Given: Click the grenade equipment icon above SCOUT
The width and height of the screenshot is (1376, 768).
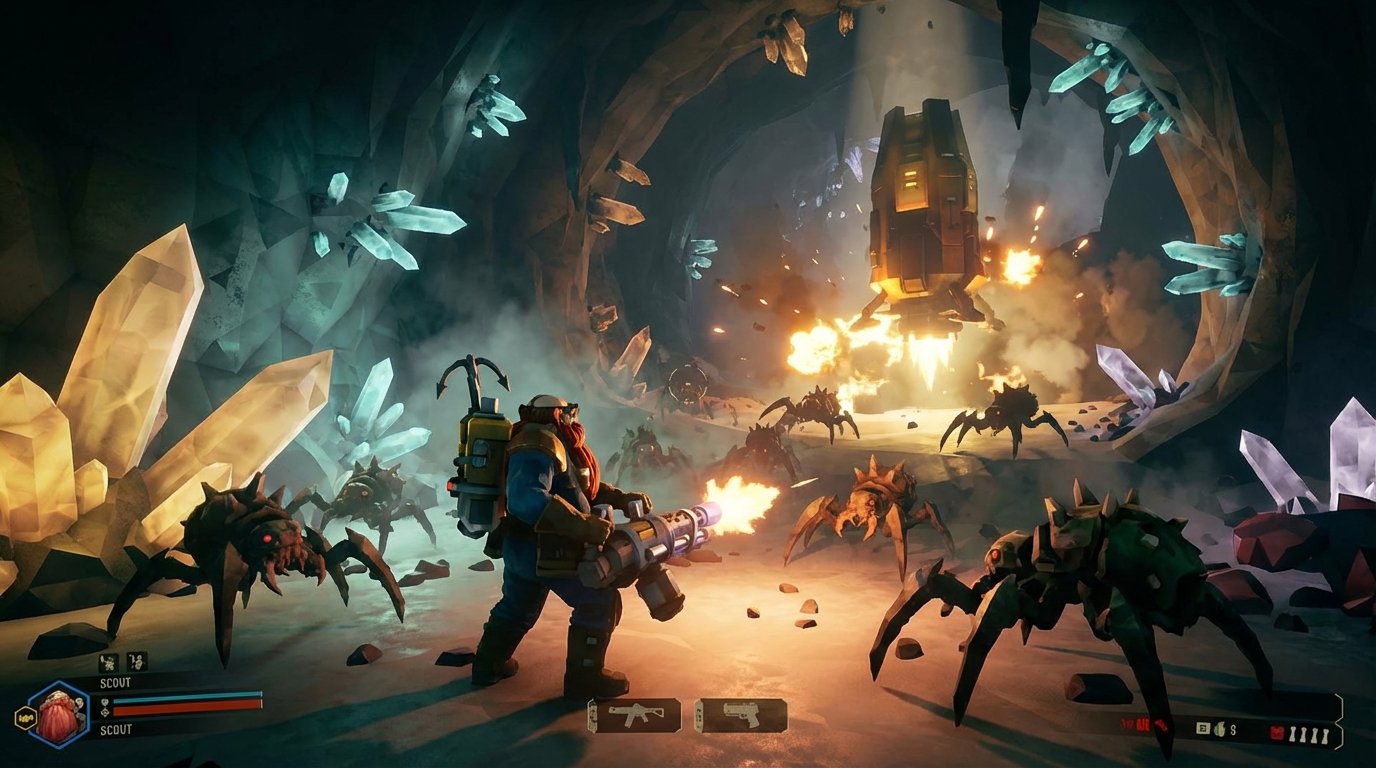Looking at the screenshot, I should coord(108,662).
